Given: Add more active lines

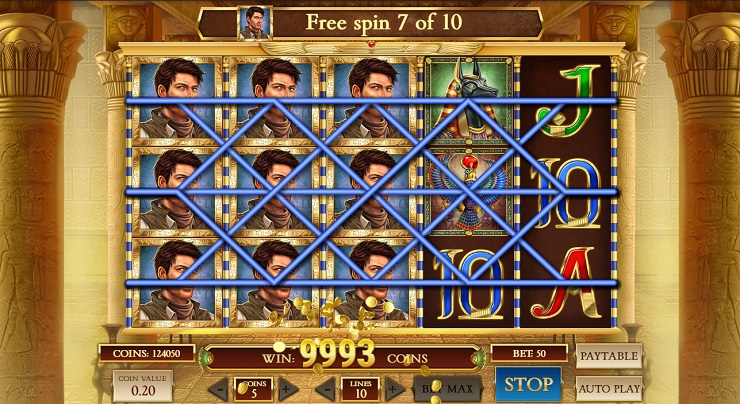Looking at the screenshot, I should 393,387.
